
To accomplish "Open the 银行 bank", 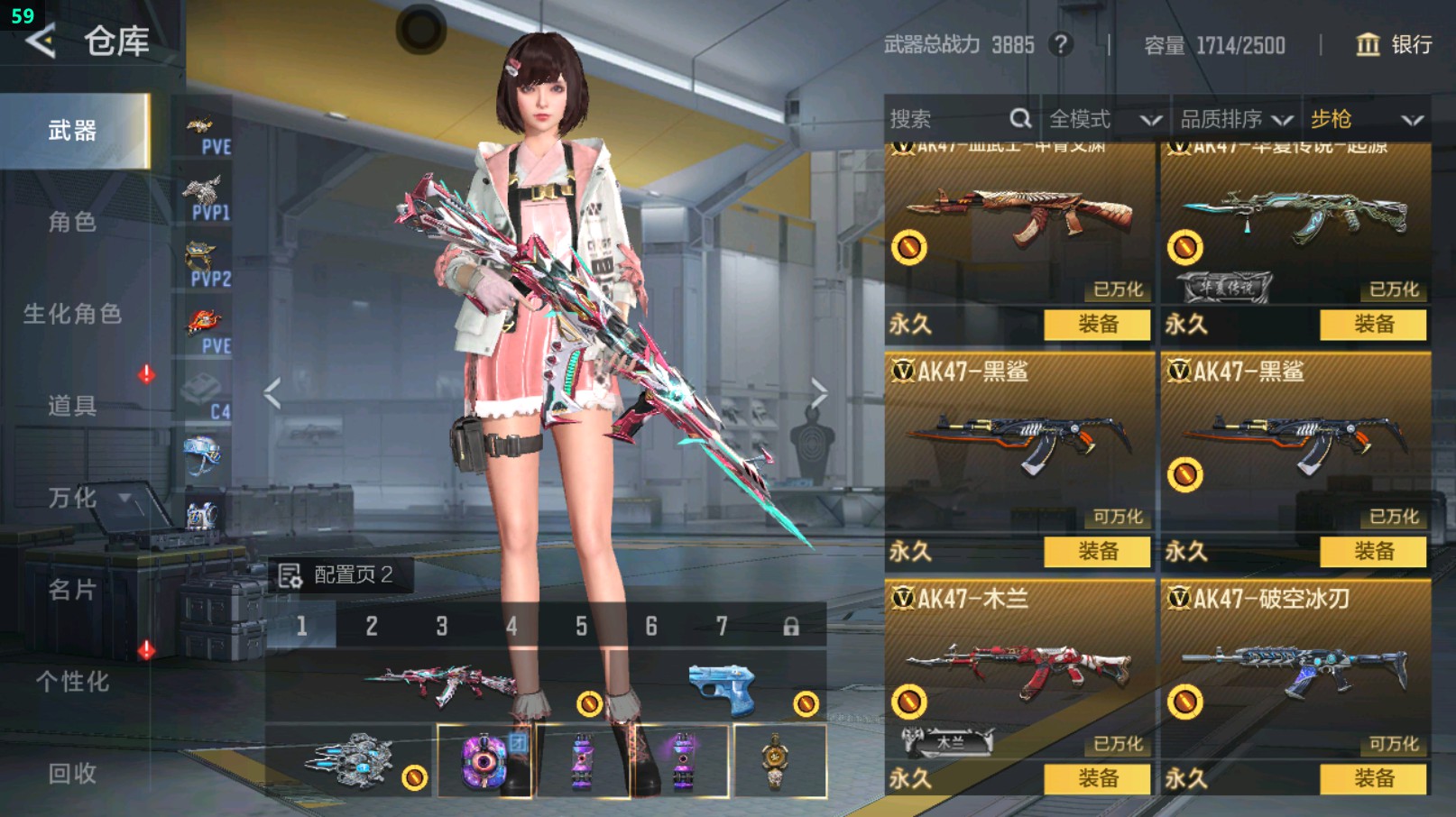I will point(1395,44).
